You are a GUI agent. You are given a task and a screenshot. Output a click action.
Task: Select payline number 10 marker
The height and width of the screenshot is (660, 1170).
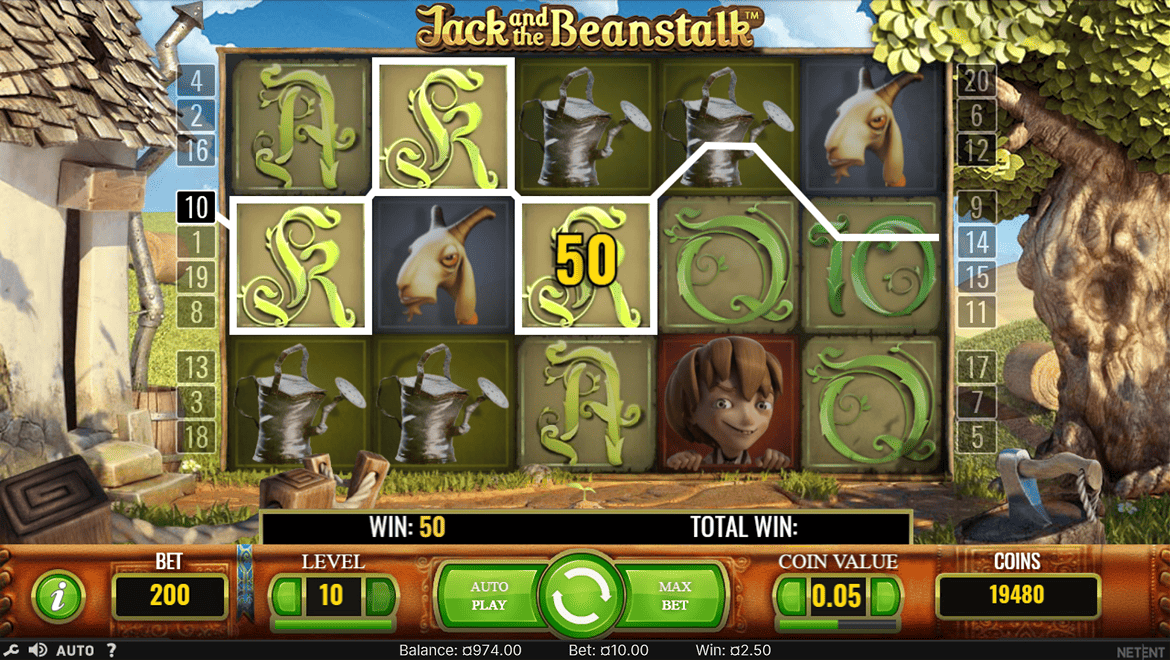tap(197, 207)
